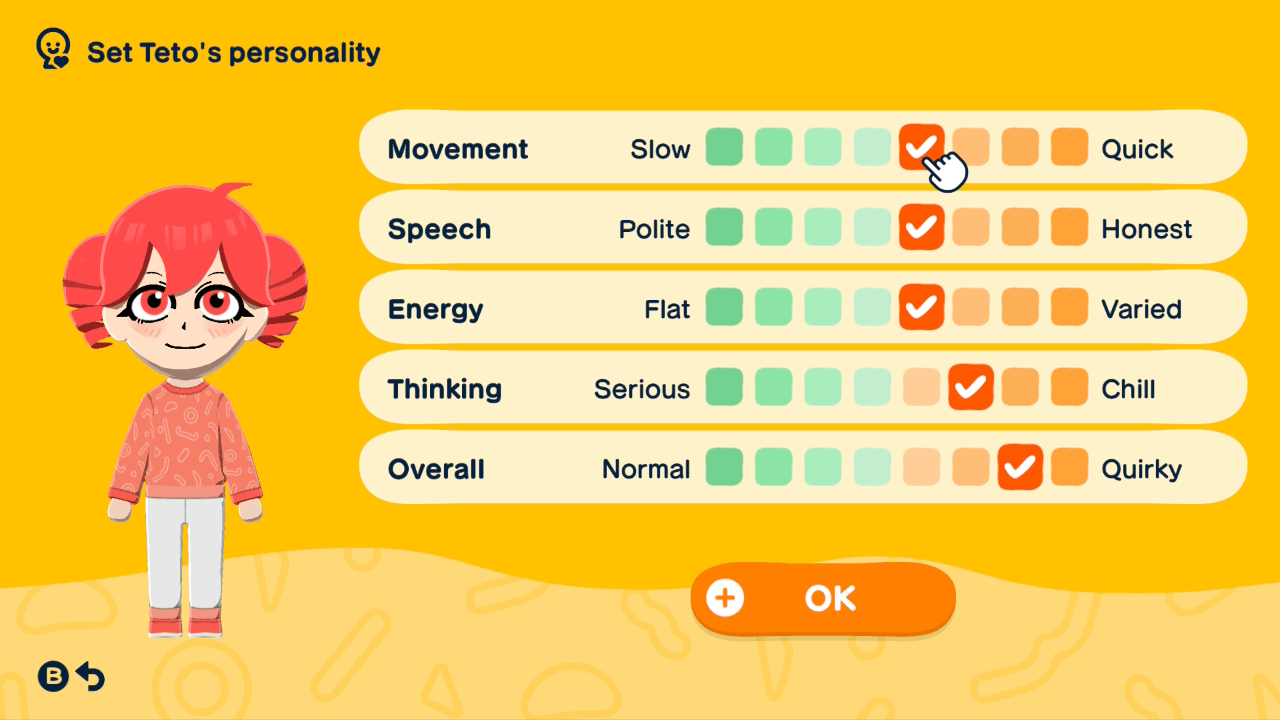This screenshot has height=720, width=1280.
Task: Click the Movement row label
Action: click(x=457, y=148)
